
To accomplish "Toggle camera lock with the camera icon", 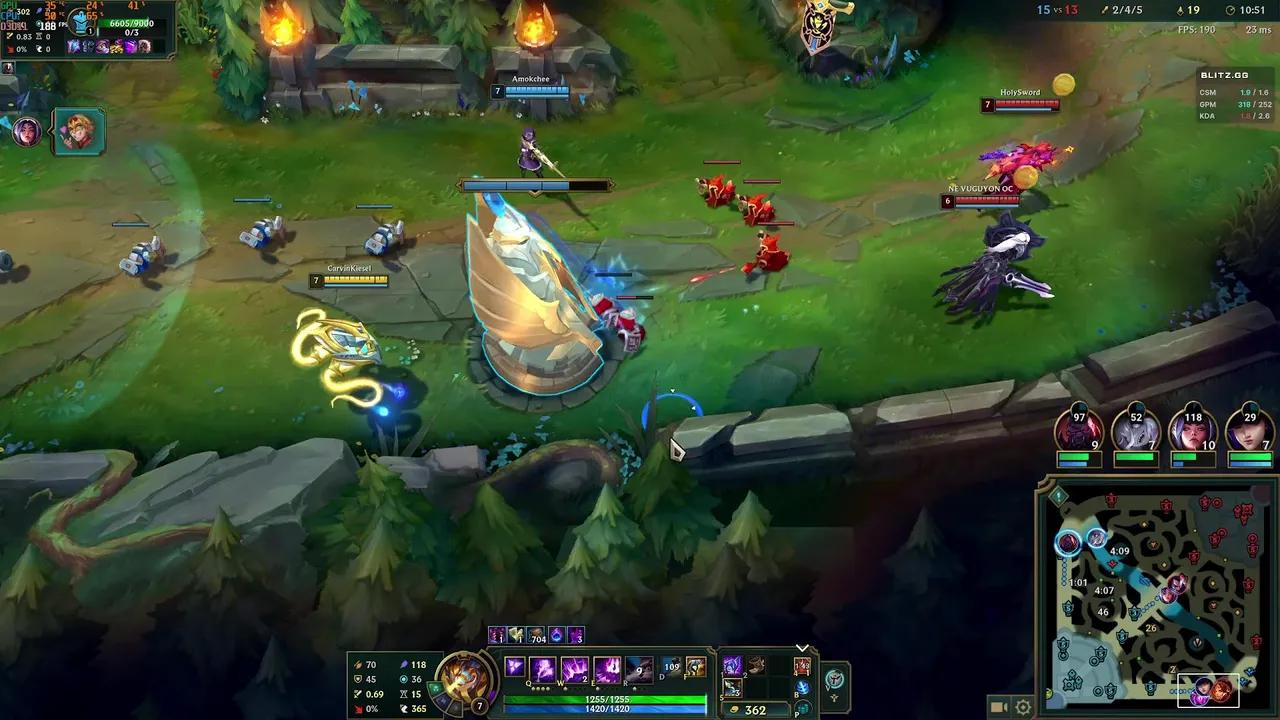I will pyautogui.click(x=999, y=707).
